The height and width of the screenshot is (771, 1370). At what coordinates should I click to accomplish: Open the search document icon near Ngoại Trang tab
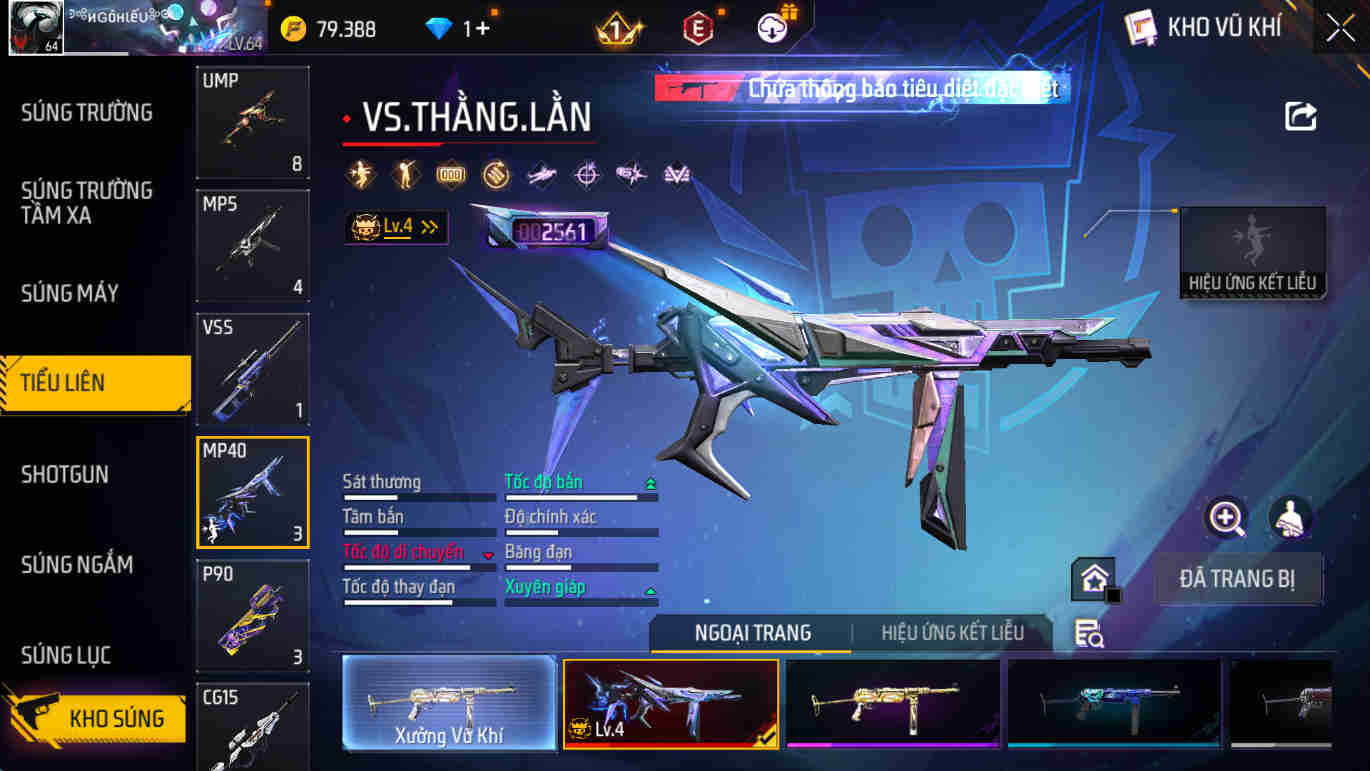(1089, 632)
